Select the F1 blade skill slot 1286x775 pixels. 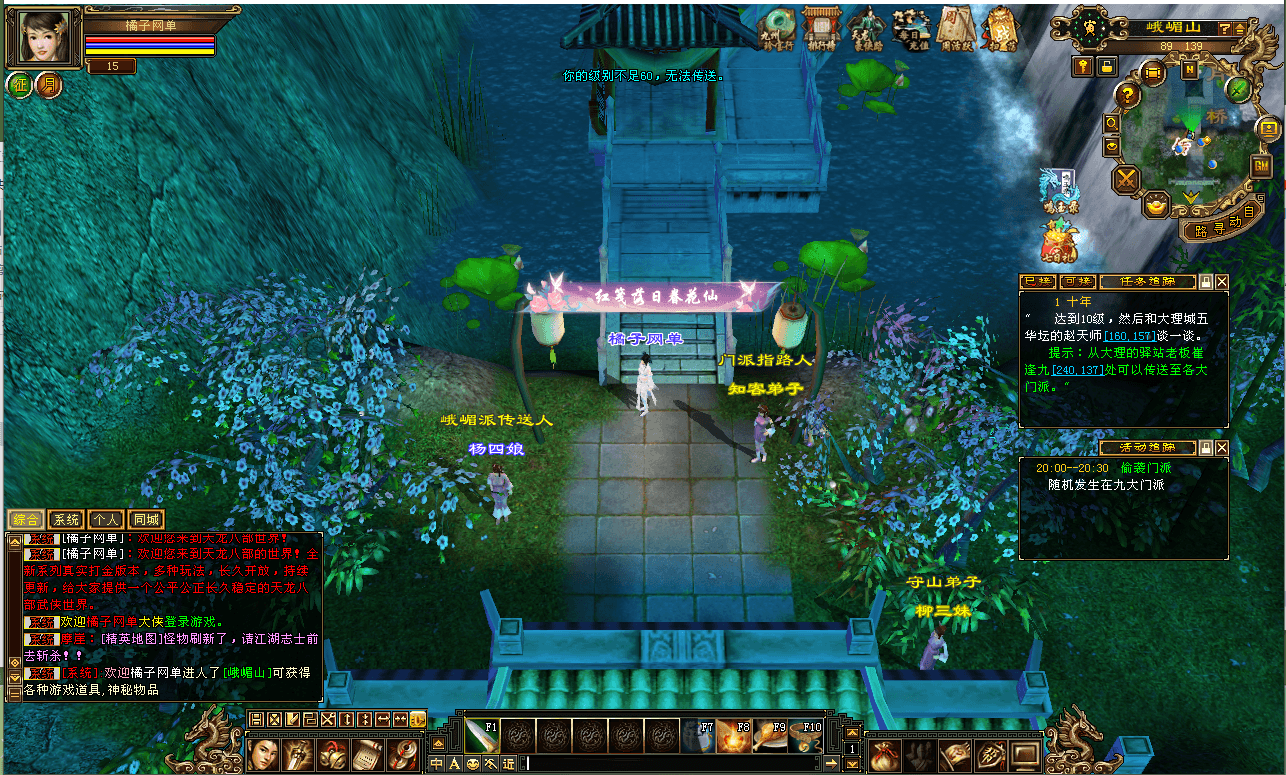tap(480, 736)
